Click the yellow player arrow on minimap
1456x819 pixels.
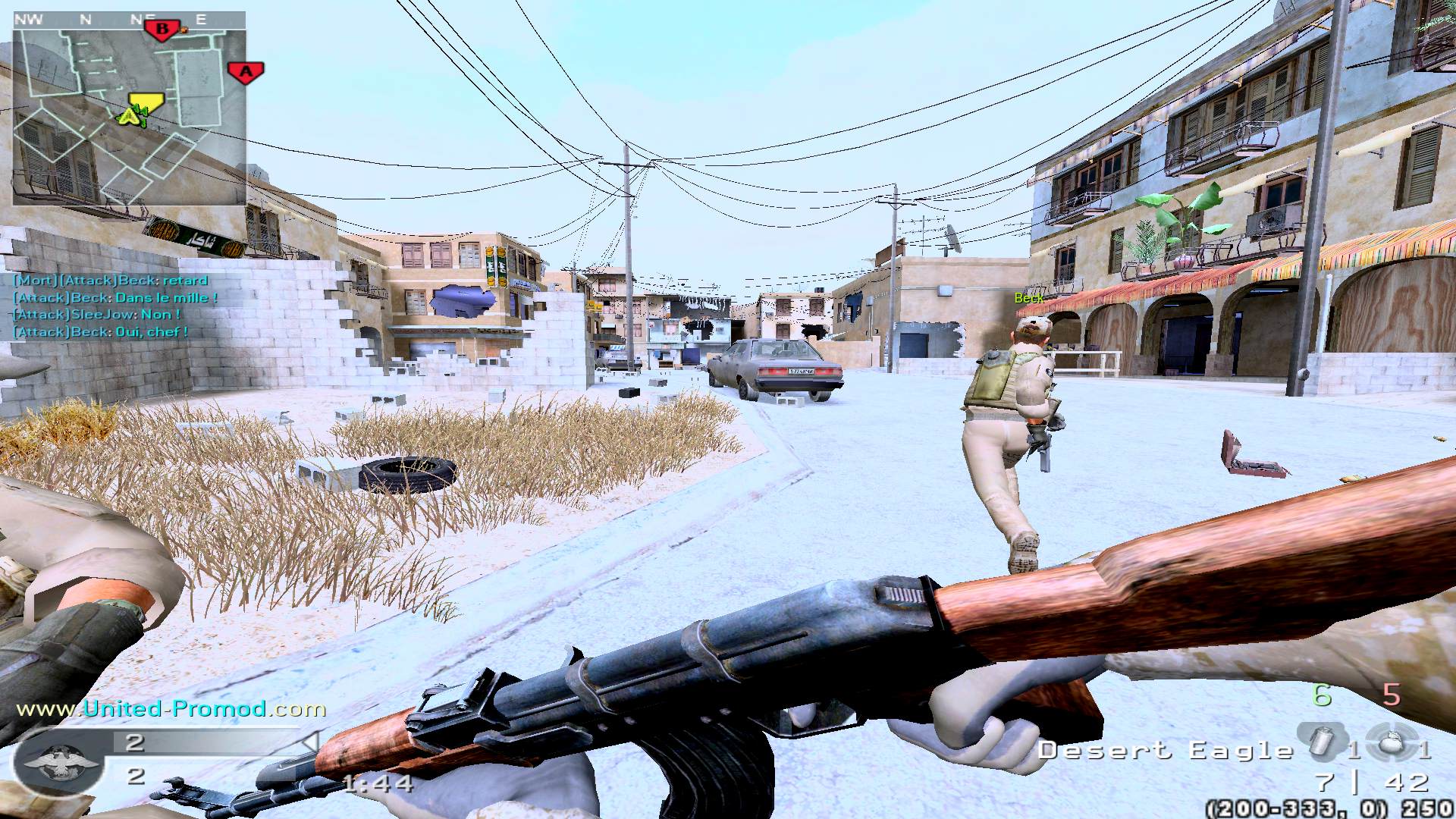coord(131,115)
